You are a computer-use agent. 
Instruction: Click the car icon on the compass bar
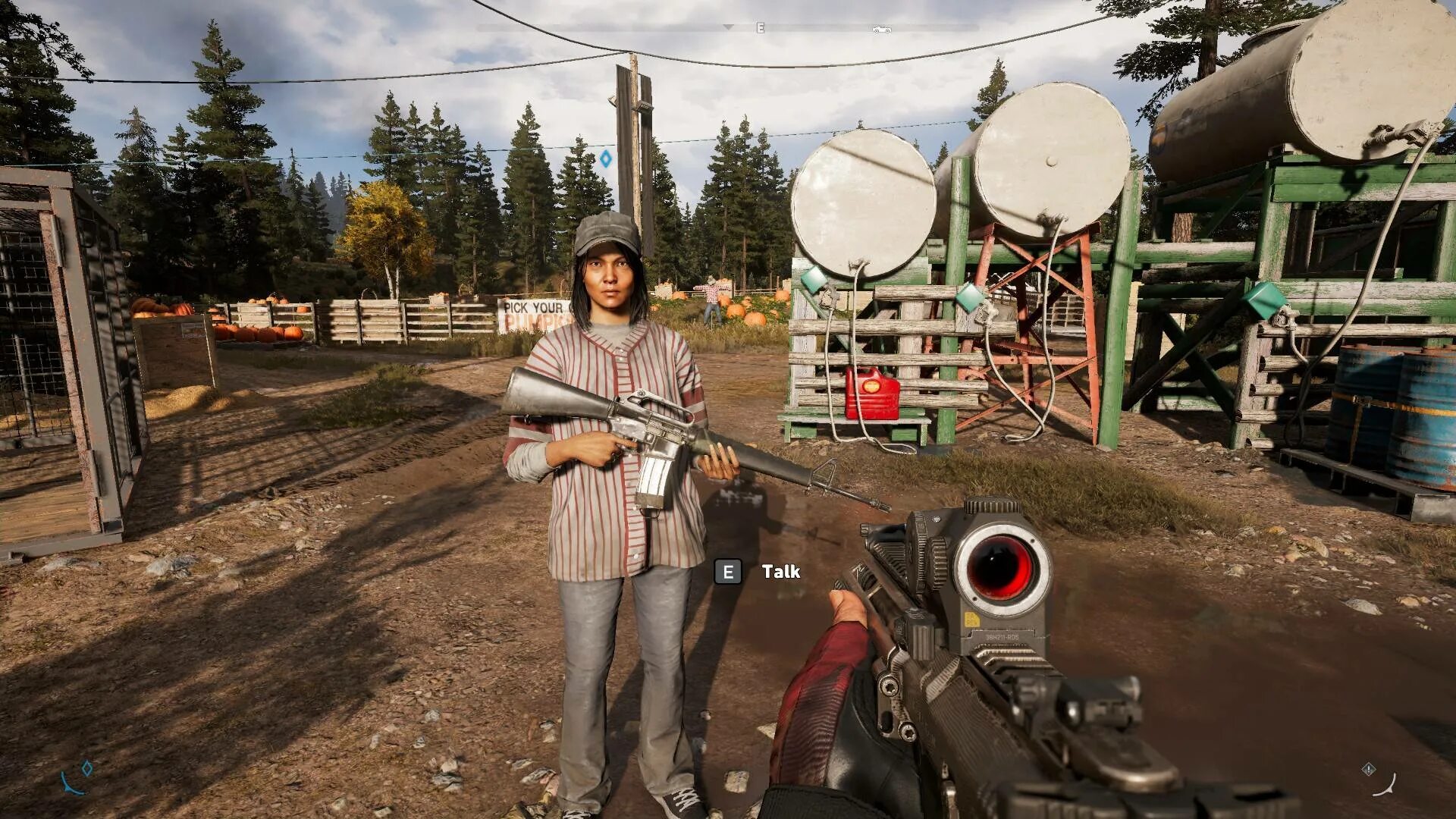tap(881, 30)
